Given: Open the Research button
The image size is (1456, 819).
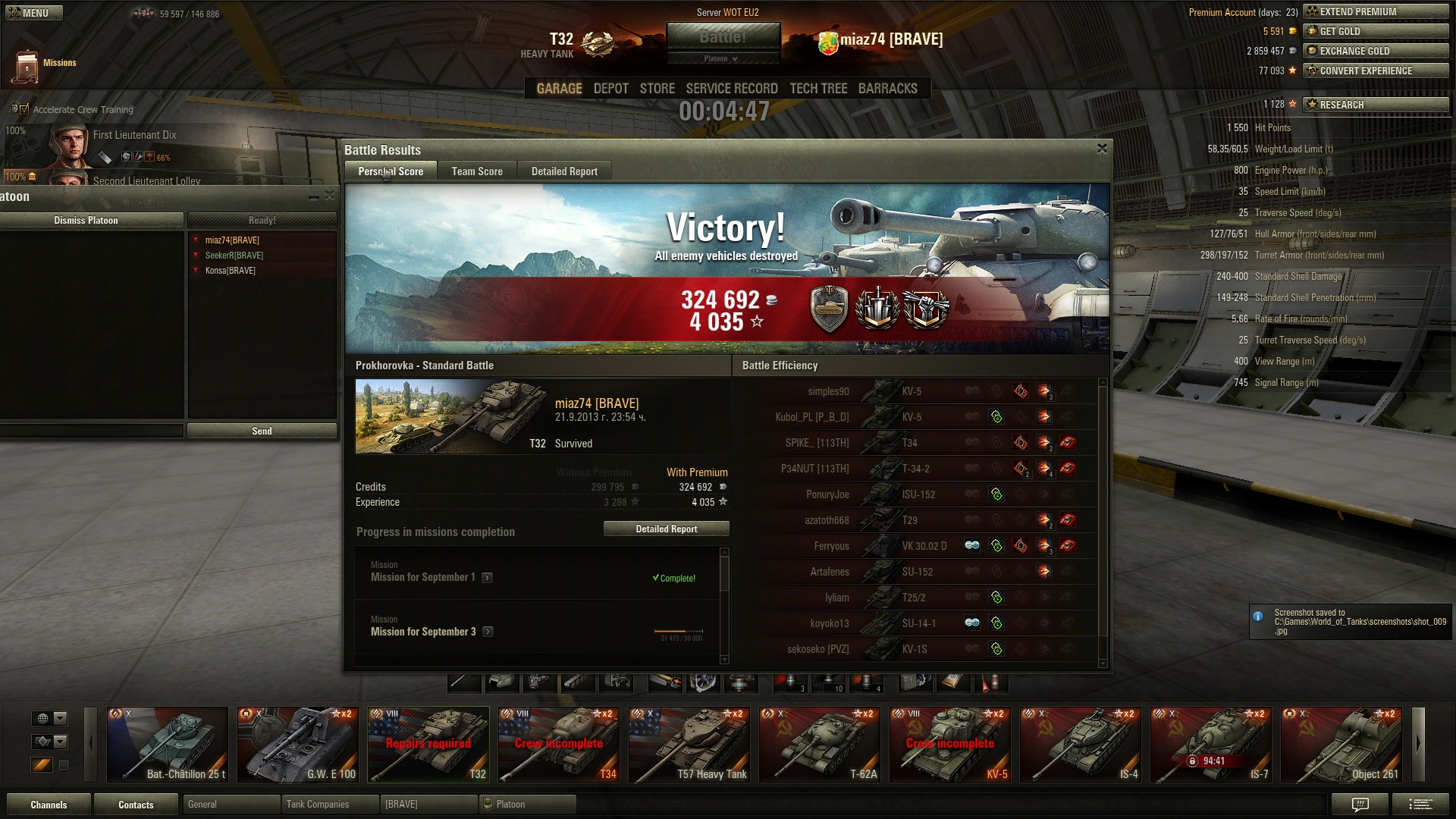Looking at the screenshot, I should pos(1376,105).
